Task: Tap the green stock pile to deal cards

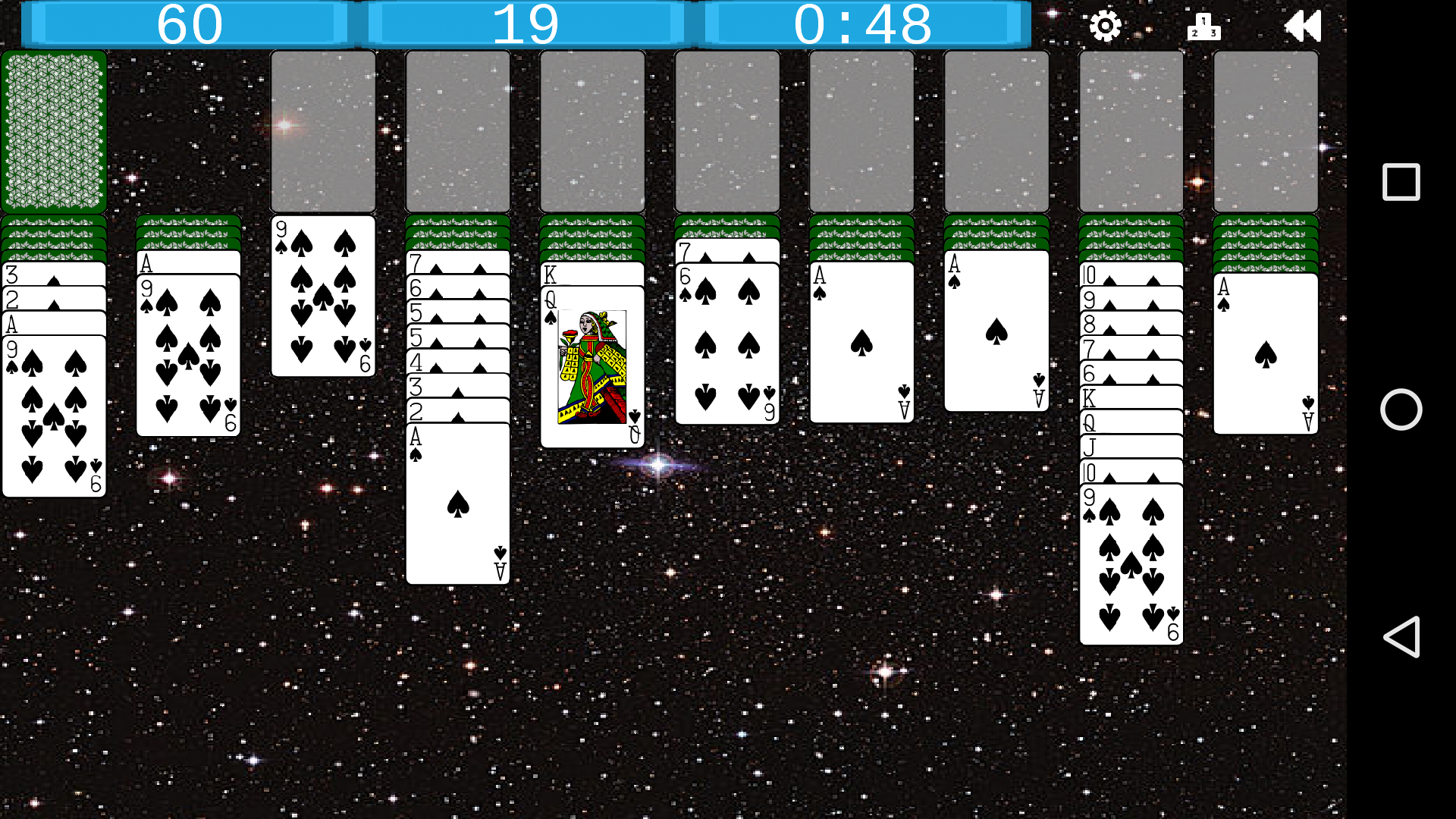Action: click(x=54, y=131)
